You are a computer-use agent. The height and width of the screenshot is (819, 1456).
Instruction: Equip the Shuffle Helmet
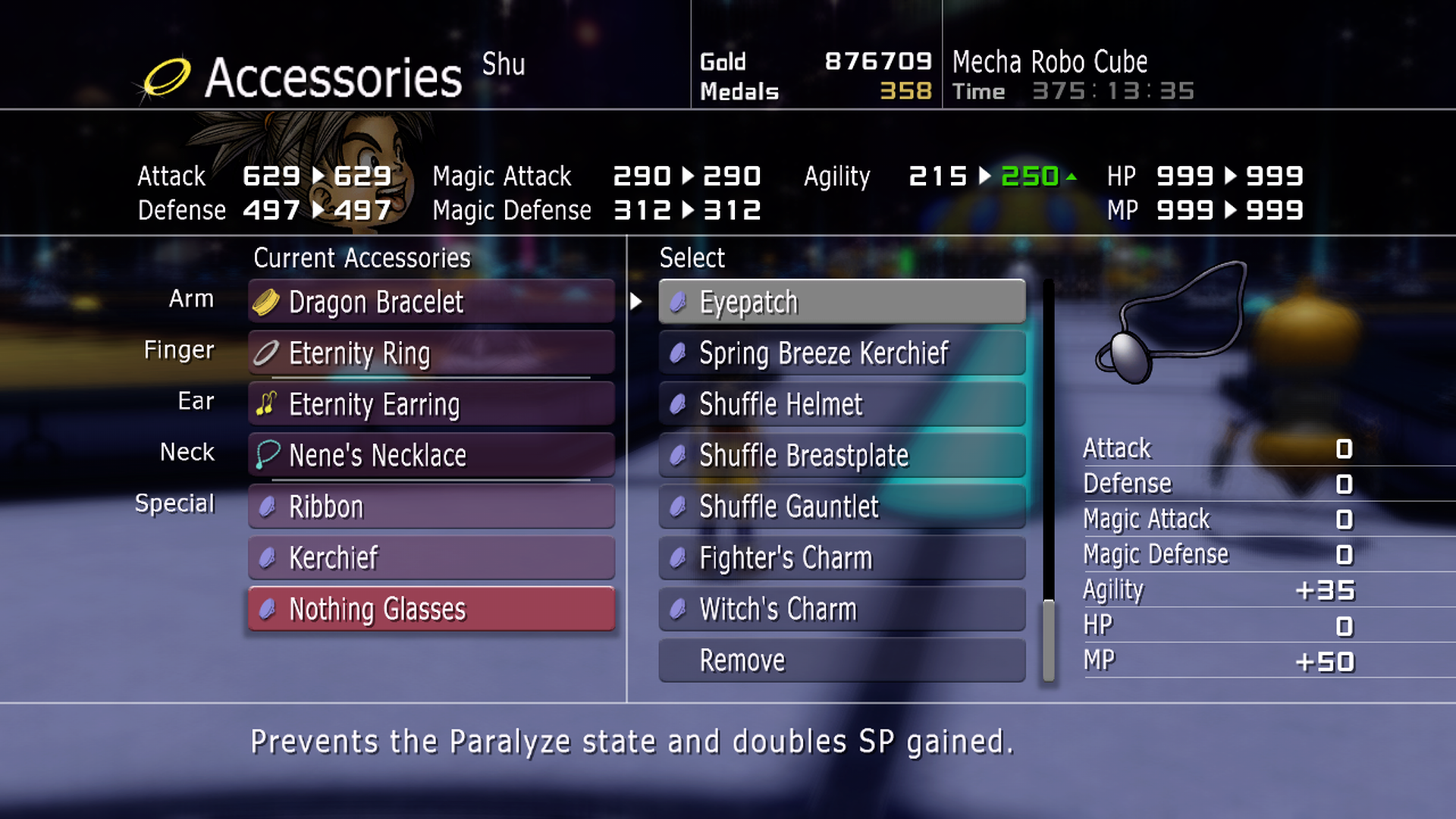(842, 404)
